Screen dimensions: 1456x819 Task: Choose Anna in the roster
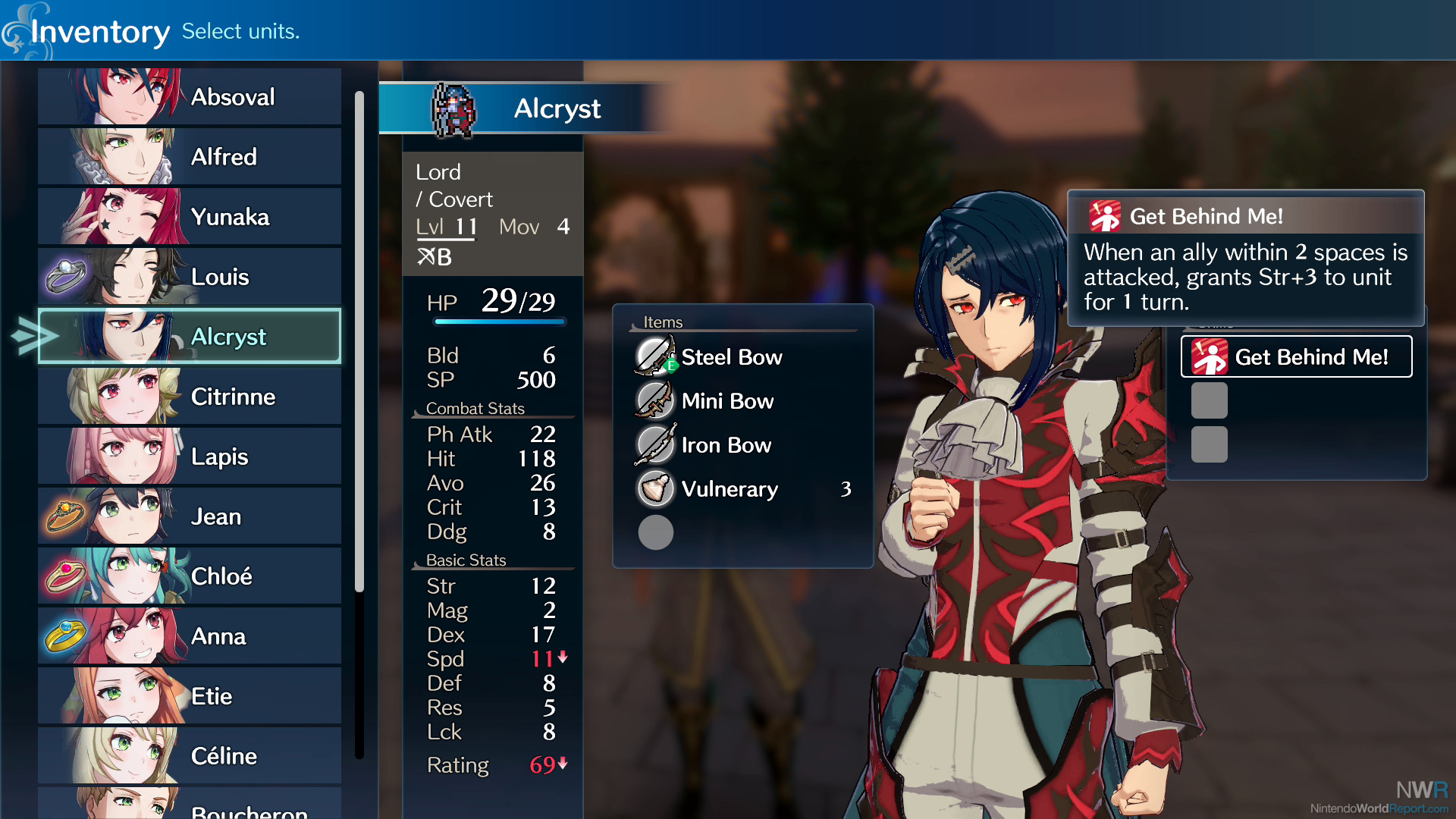point(190,636)
